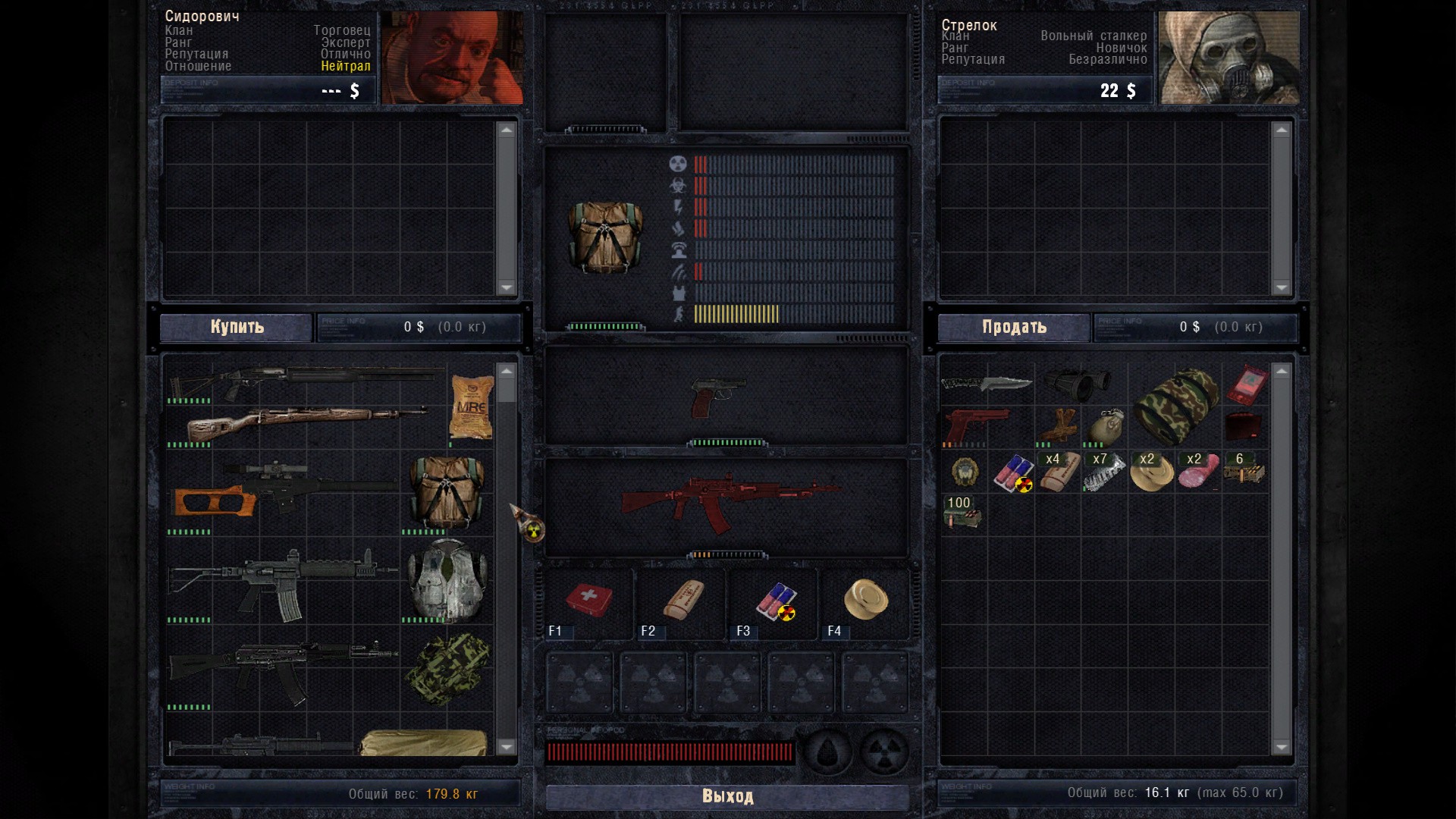Click the trader list scroll-down arrow
Screen dimensions: 1456x819
(507, 747)
